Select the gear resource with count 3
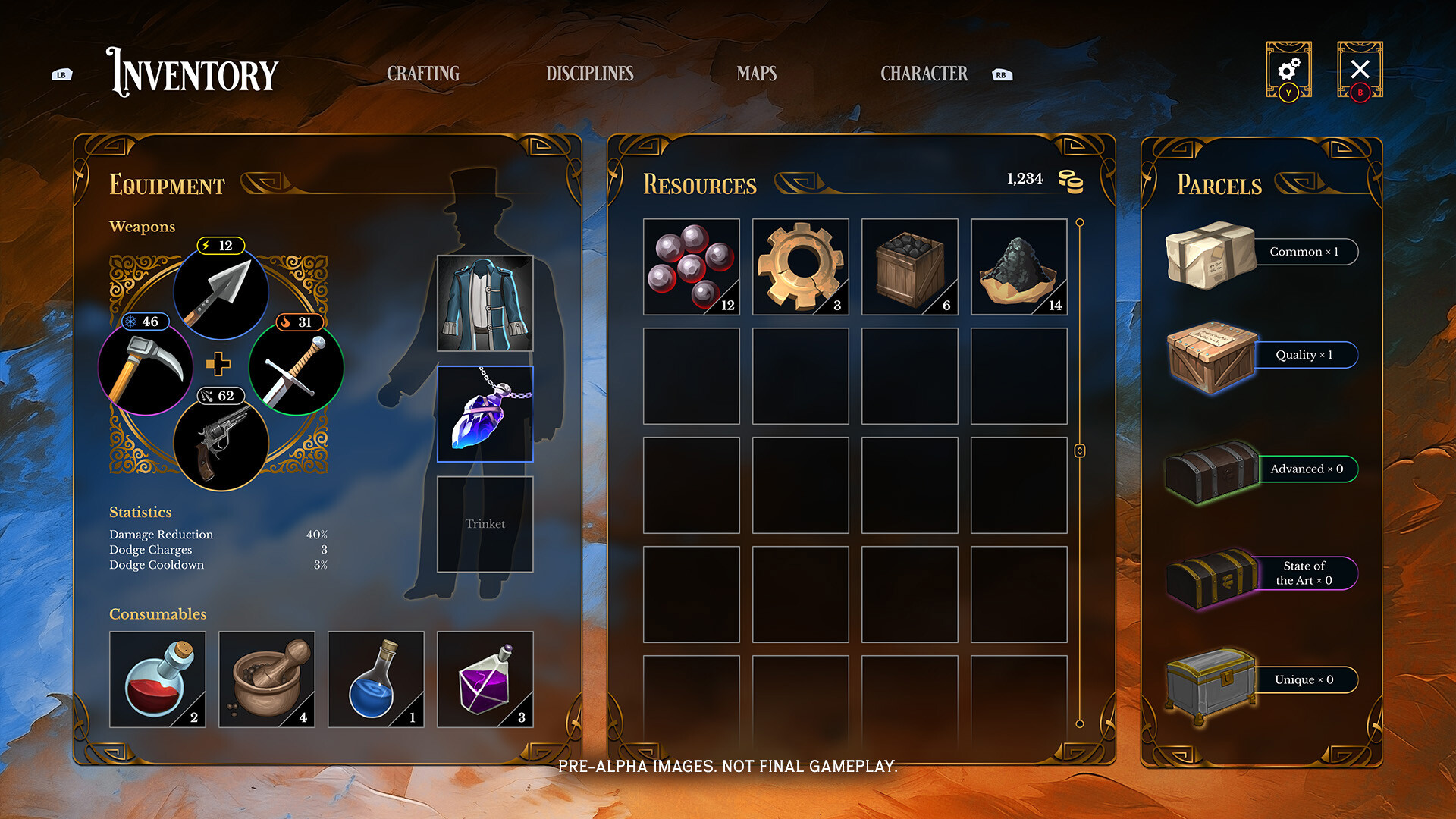The image size is (1456, 819). tap(800, 266)
